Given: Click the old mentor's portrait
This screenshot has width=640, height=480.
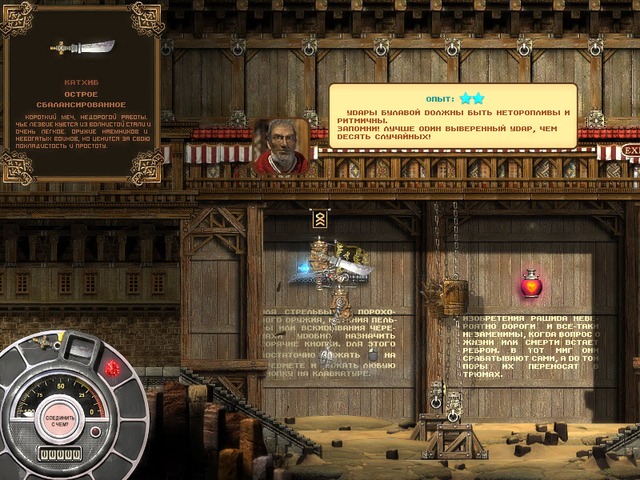Looking at the screenshot, I should (281, 146).
